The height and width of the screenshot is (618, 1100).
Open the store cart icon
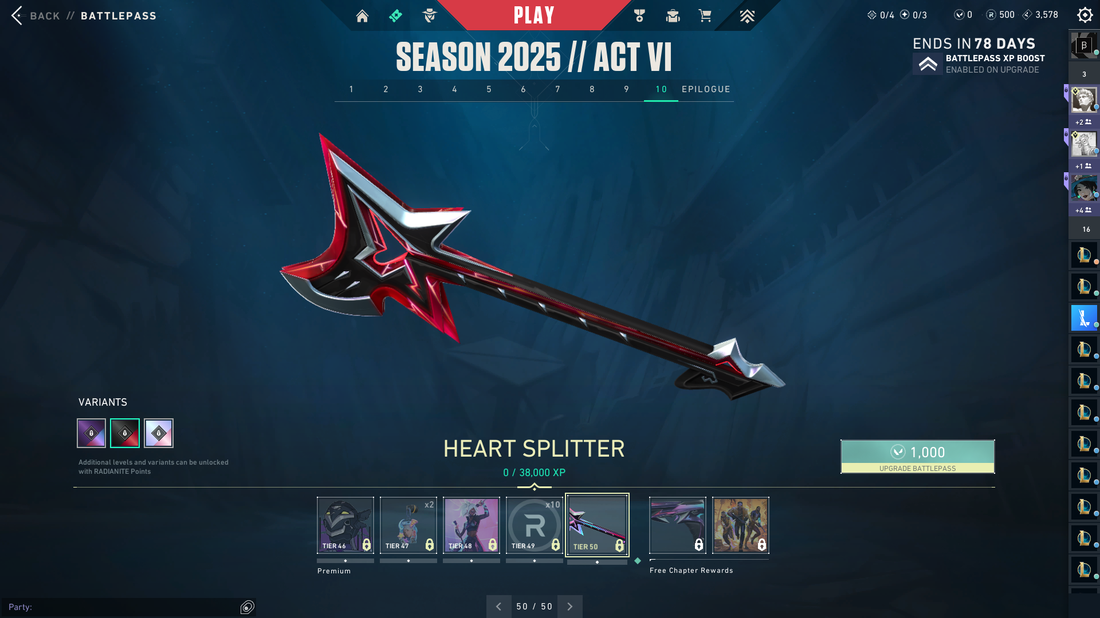[705, 16]
